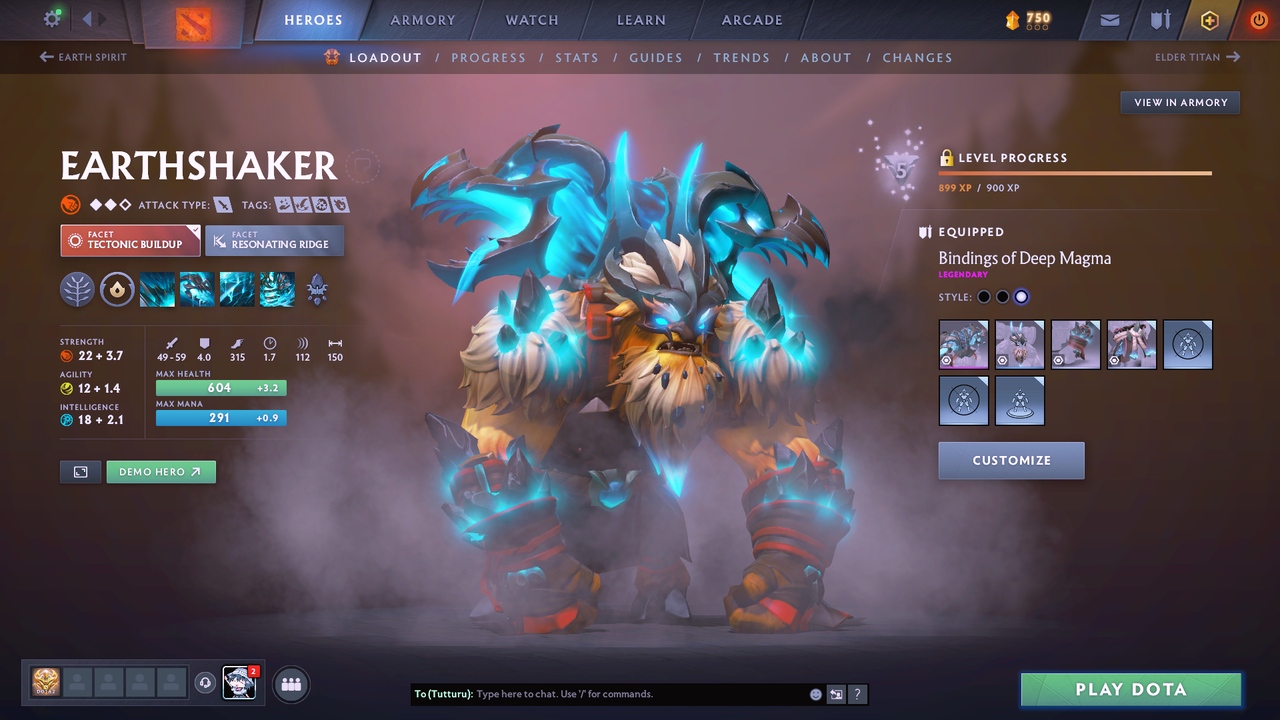The width and height of the screenshot is (1280, 720).
Task: Click the Level Progress XP bar
Action: click(x=1075, y=172)
